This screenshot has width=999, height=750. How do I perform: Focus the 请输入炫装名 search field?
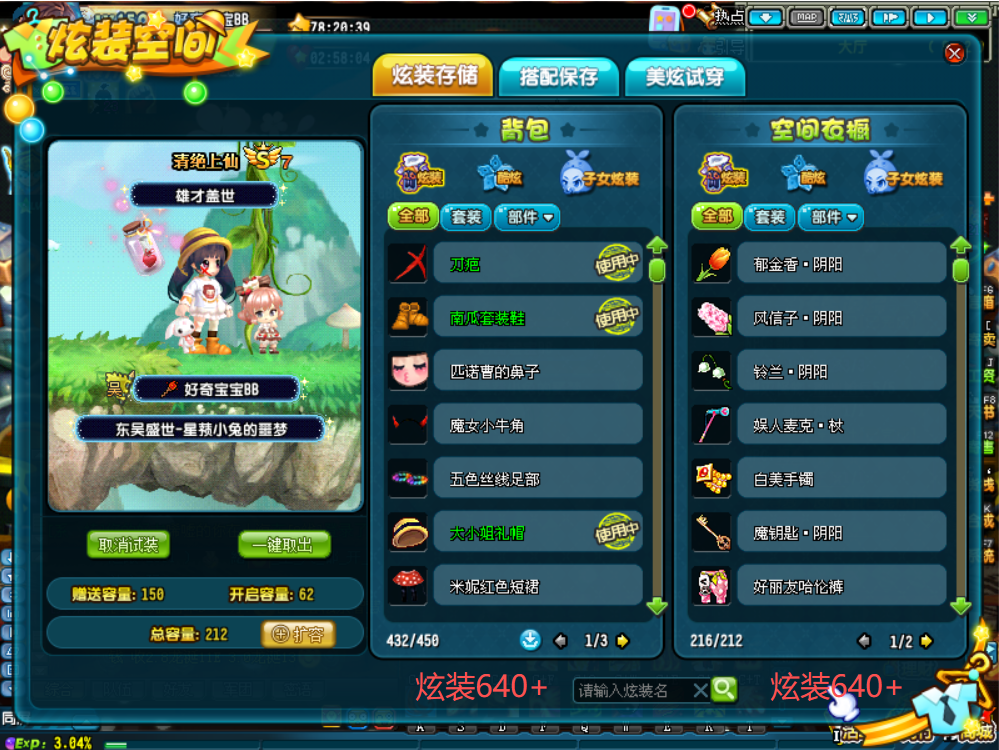click(x=632, y=690)
